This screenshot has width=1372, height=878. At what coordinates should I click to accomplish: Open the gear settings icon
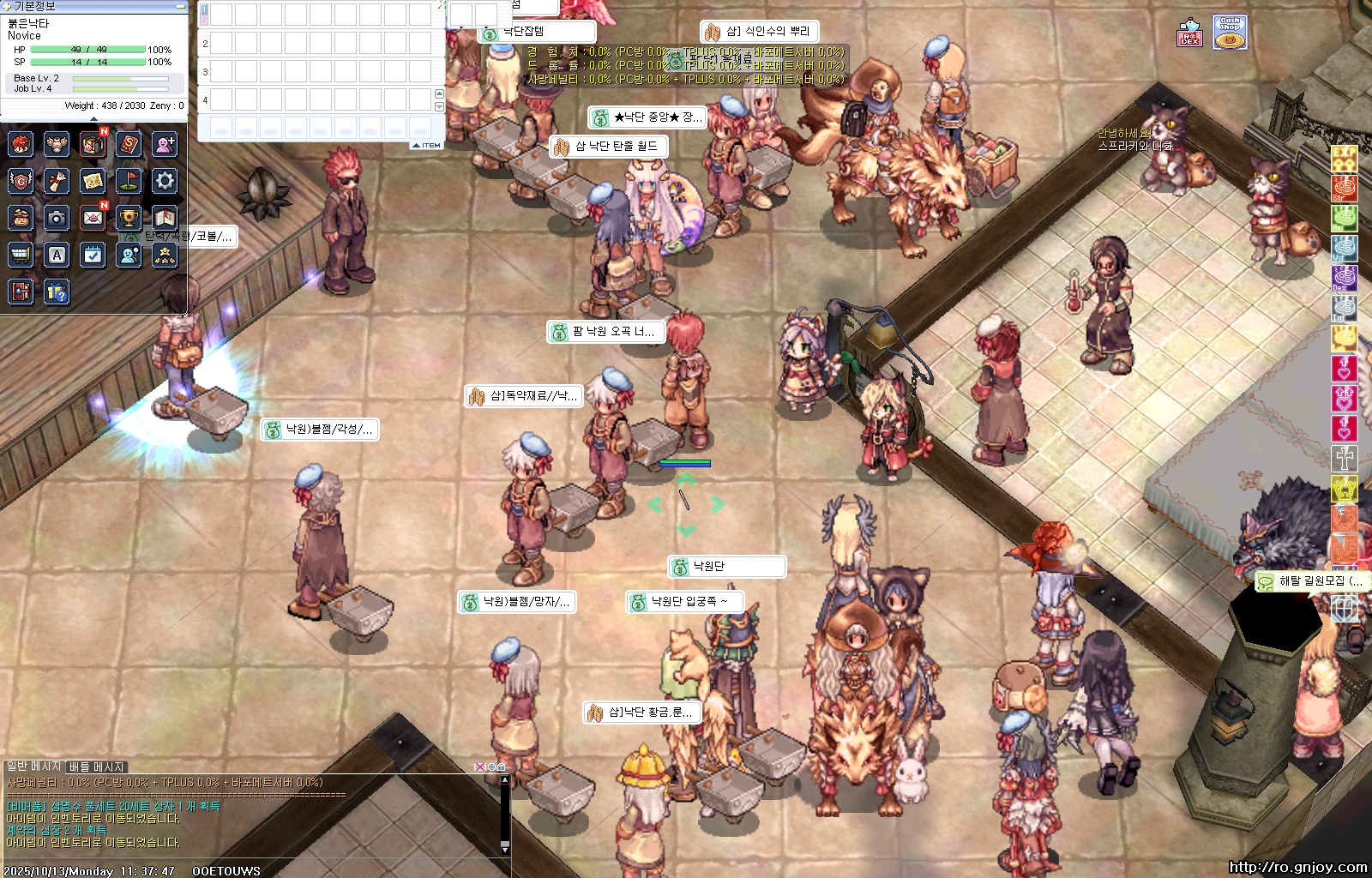pyautogui.click(x=165, y=181)
